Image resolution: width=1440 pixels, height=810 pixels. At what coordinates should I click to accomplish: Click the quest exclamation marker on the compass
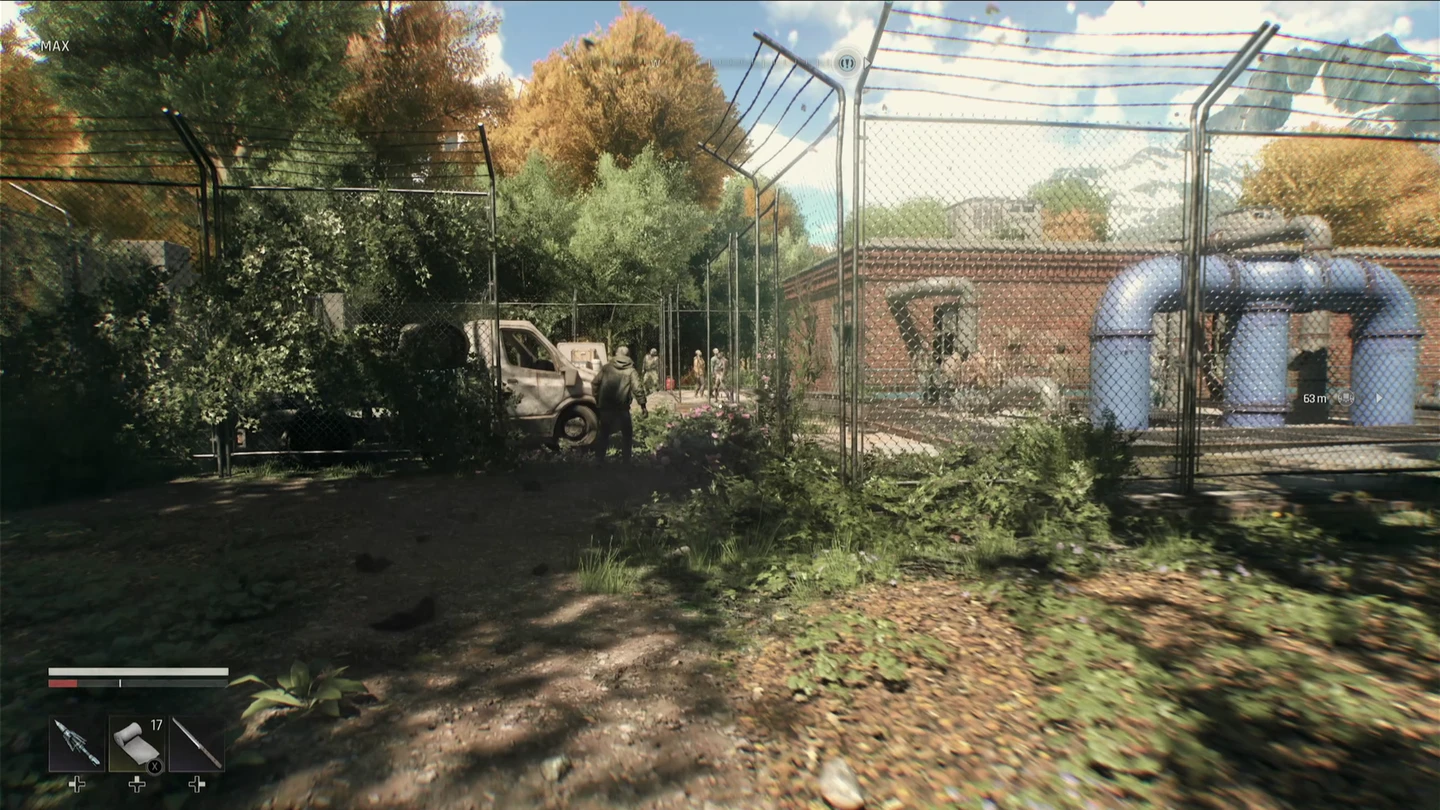click(x=846, y=63)
